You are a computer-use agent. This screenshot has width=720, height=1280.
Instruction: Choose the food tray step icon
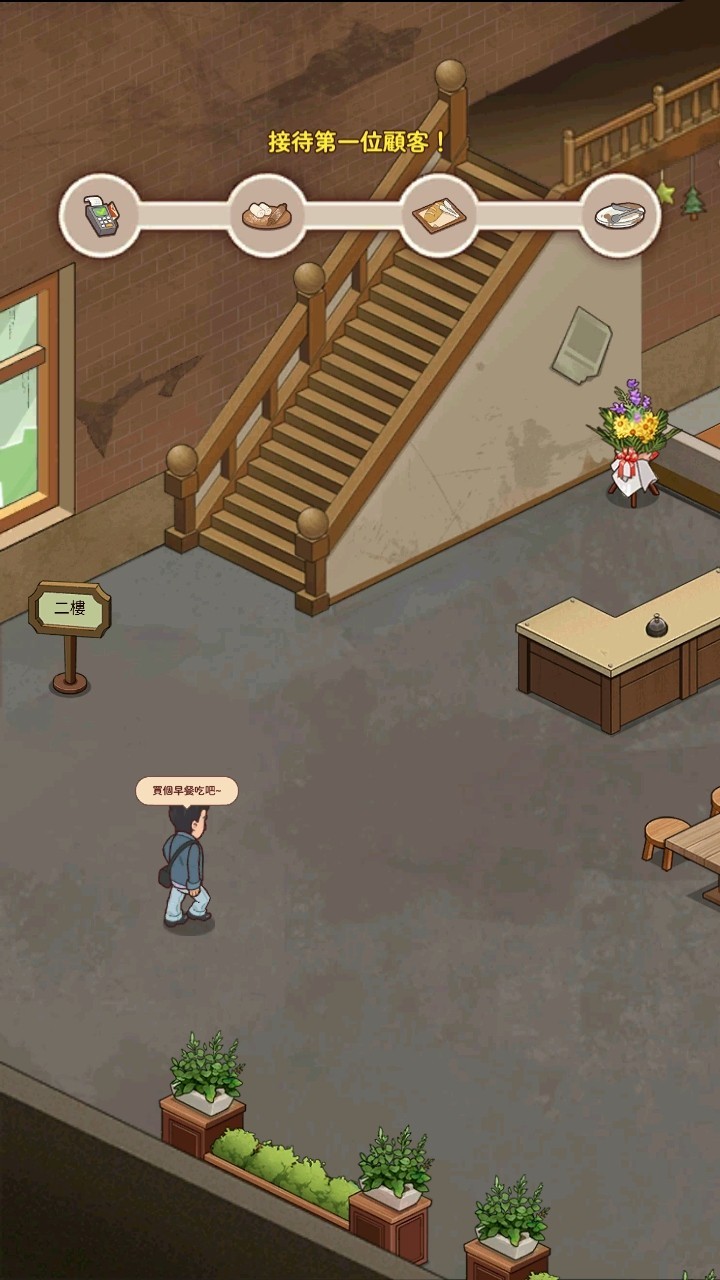(439, 215)
